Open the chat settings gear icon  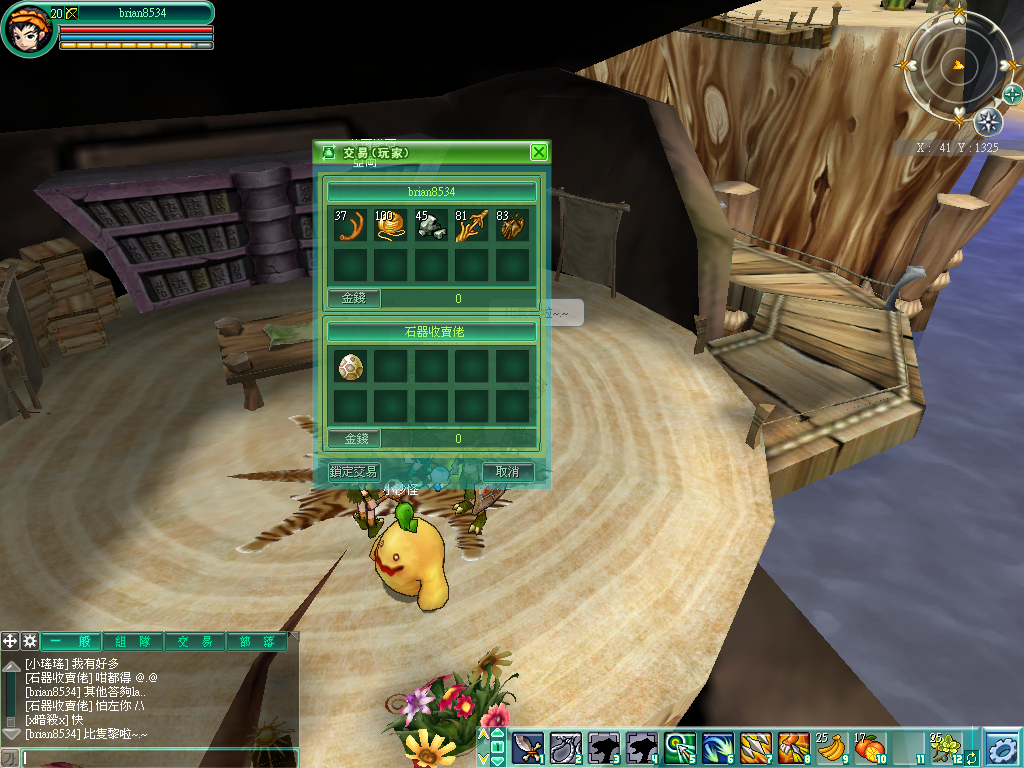(x=30, y=642)
